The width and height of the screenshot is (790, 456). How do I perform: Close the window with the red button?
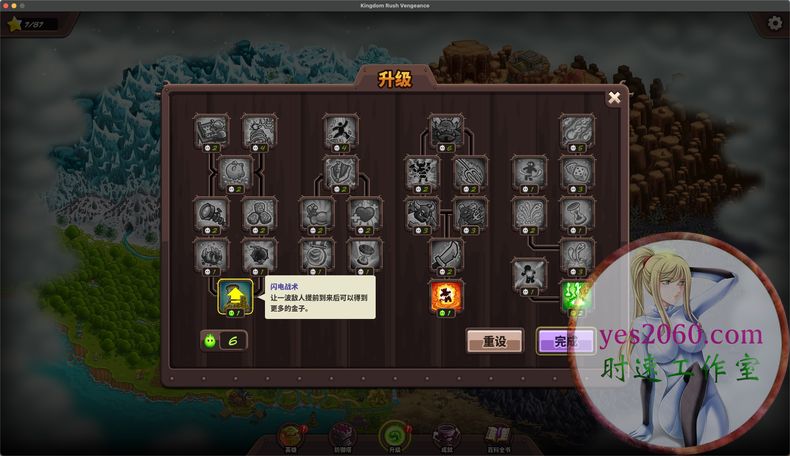pyautogui.click(x=6, y=5)
